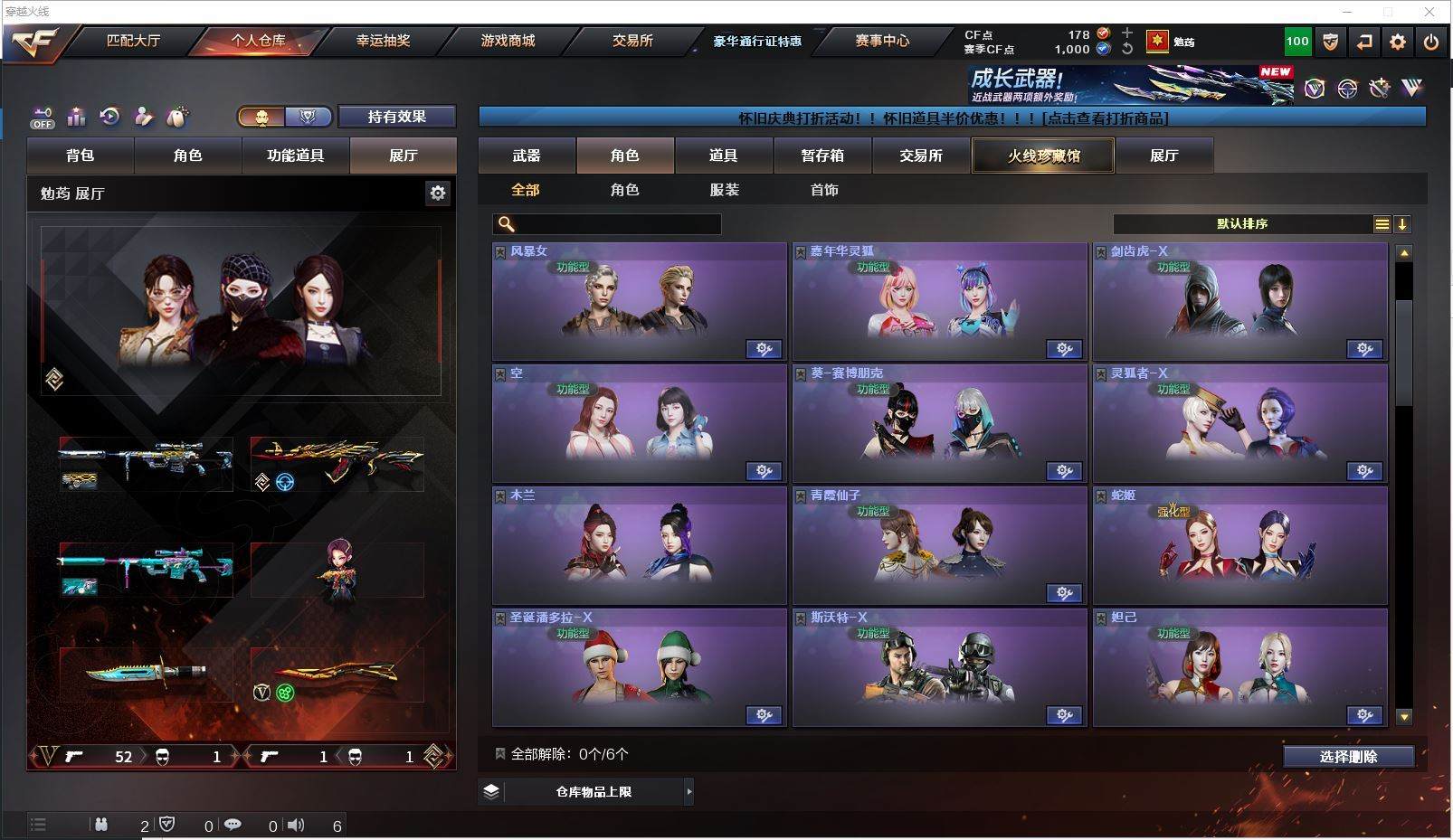
Task: Filter by 服装 clothing category
Action: [x=725, y=190]
